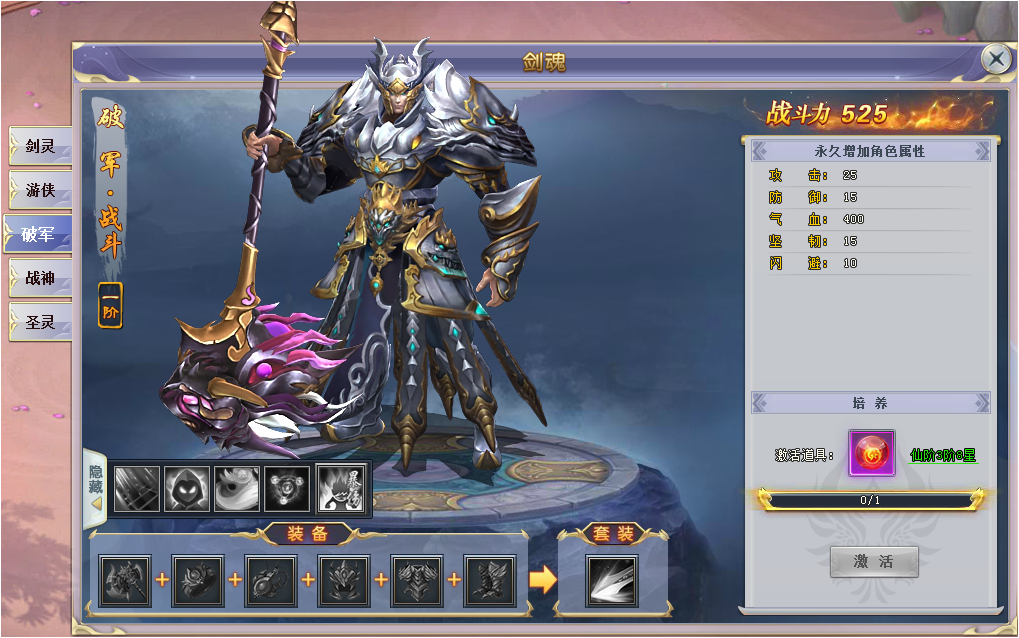Select the hooded figure skill icon
Screen dimensions: 1019x638
(186, 489)
